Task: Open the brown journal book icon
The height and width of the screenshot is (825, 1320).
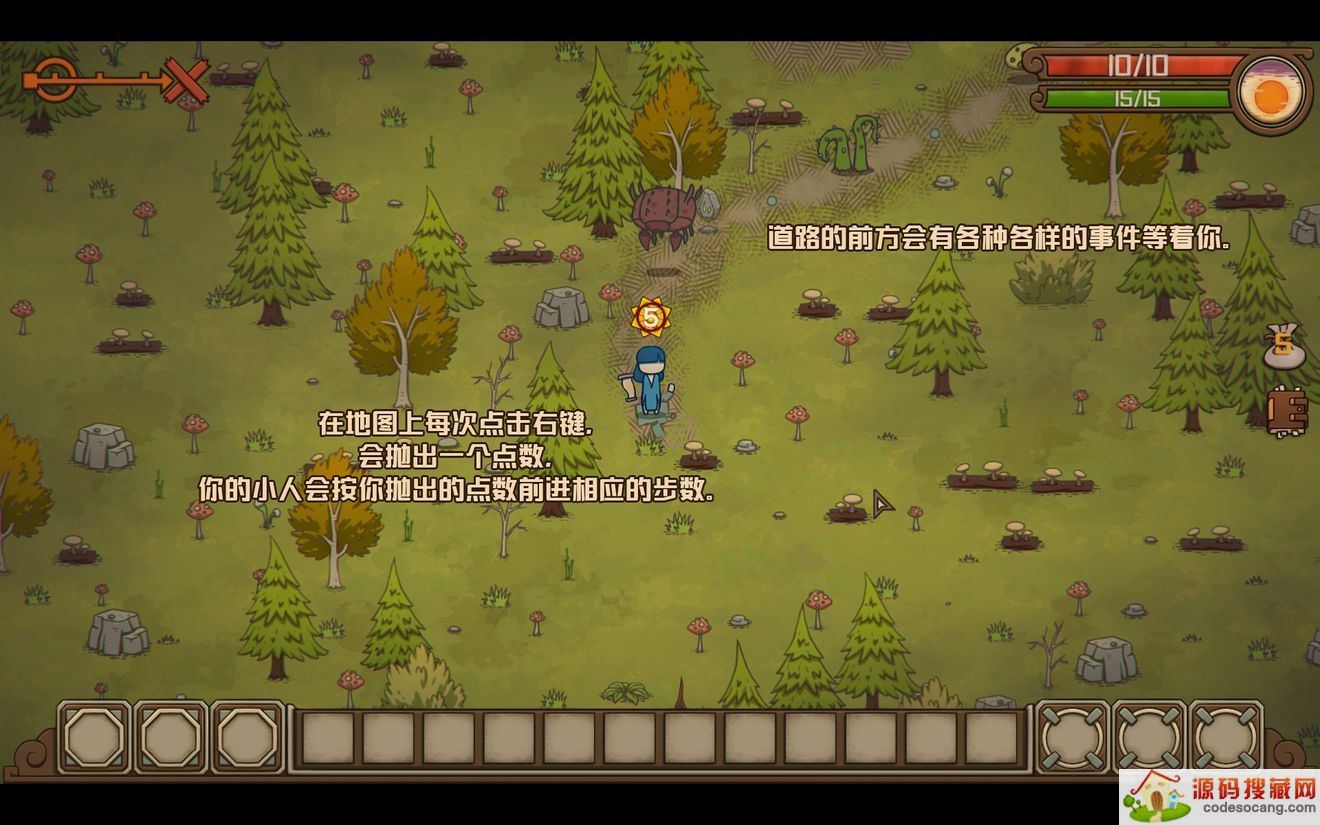Action: [x=1288, y=411]
